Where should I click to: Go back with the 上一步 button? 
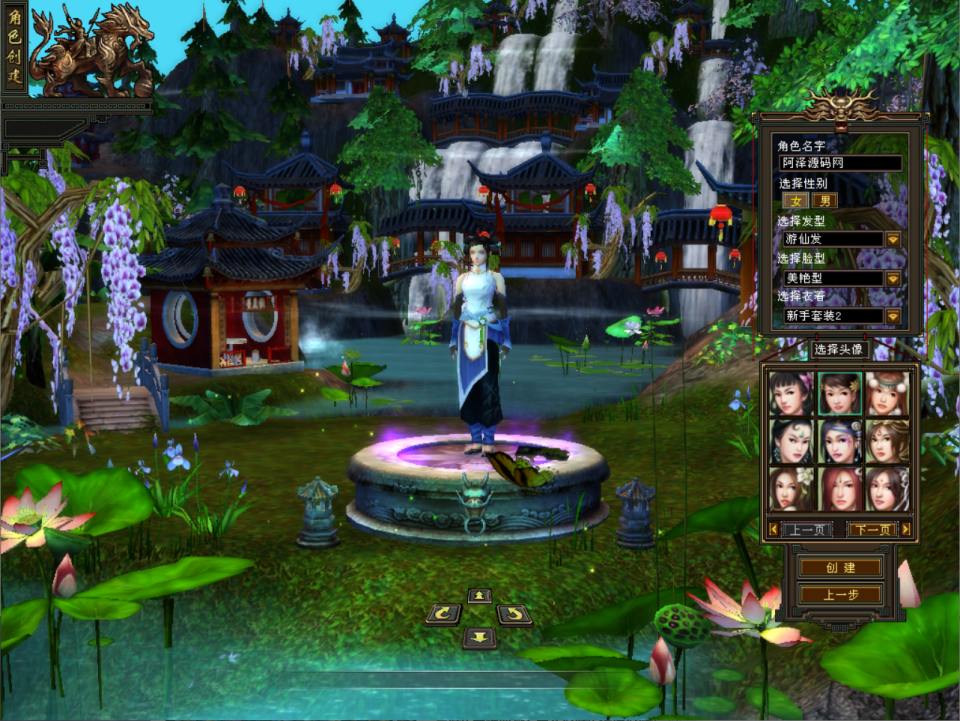click(840, 594)
